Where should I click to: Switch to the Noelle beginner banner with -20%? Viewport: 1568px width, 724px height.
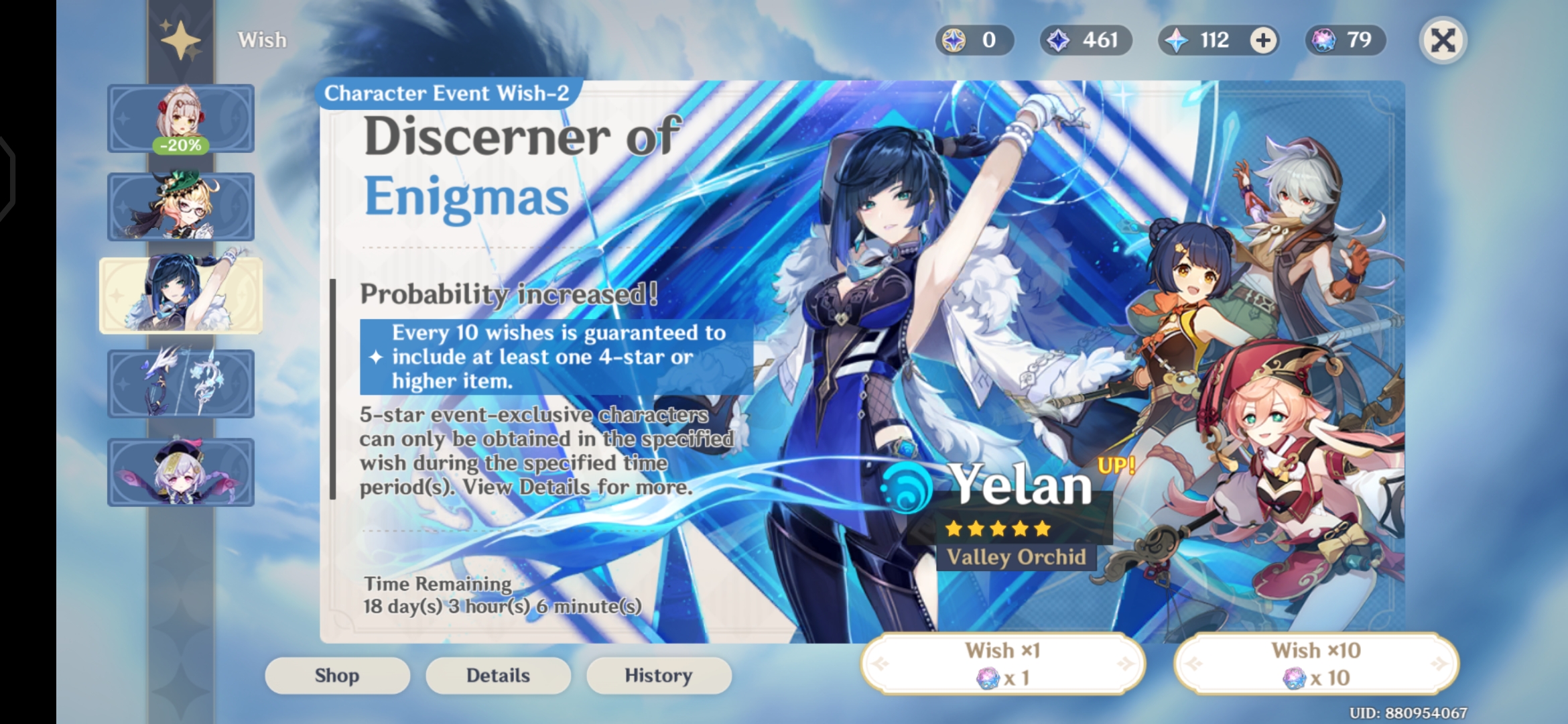point(181,119)
